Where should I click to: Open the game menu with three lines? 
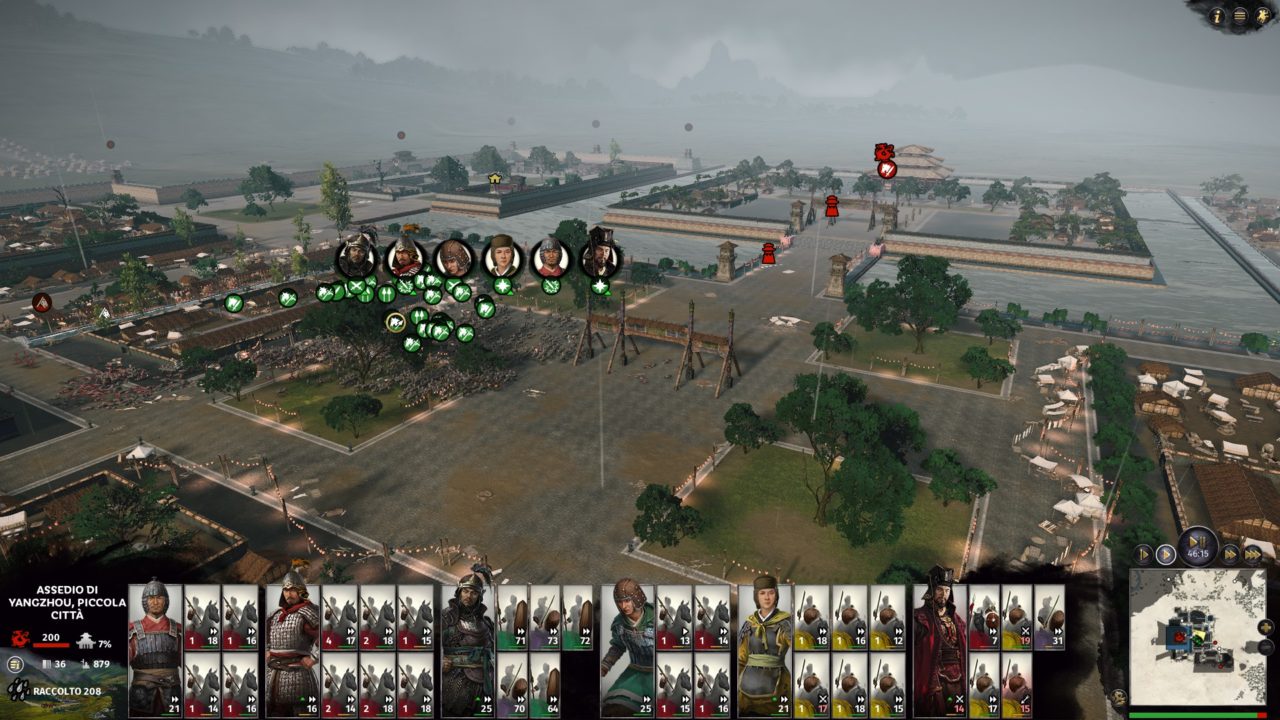click(1240, 15)
